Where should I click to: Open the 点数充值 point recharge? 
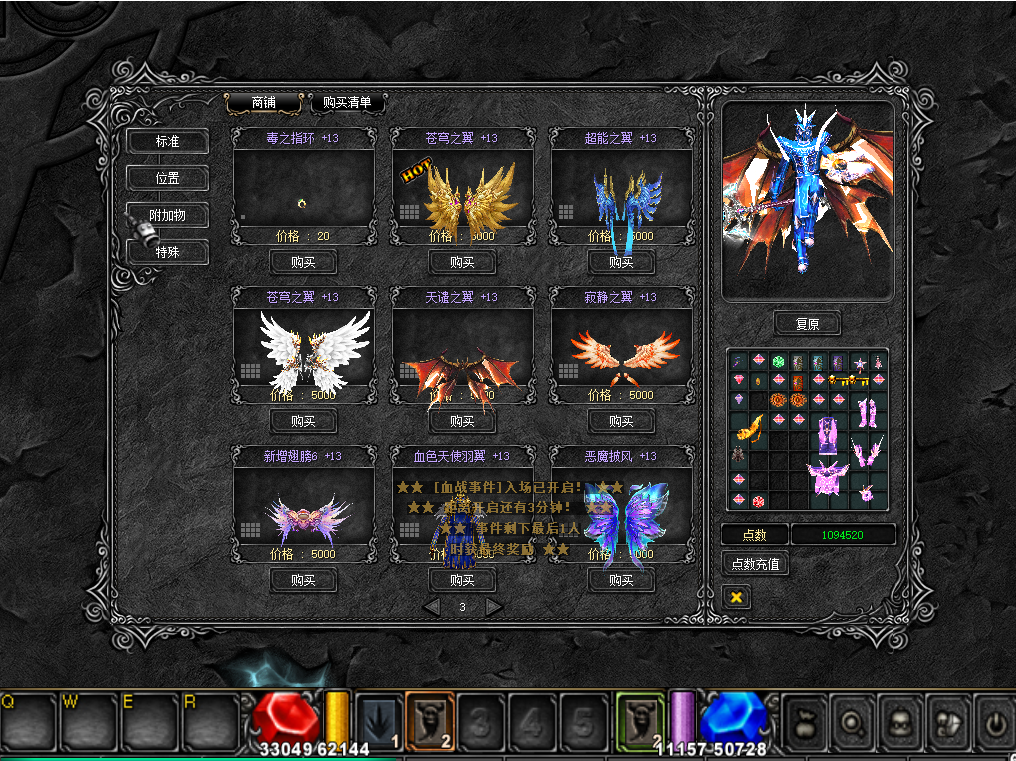click(755, 564)
